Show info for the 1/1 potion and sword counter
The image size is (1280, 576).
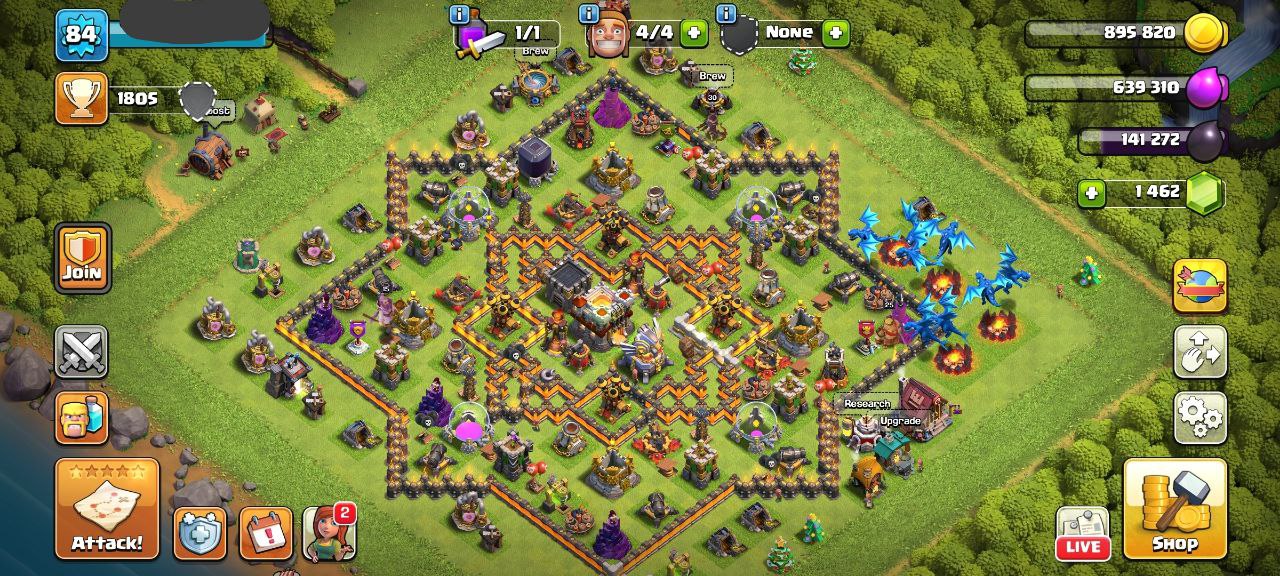460,14
